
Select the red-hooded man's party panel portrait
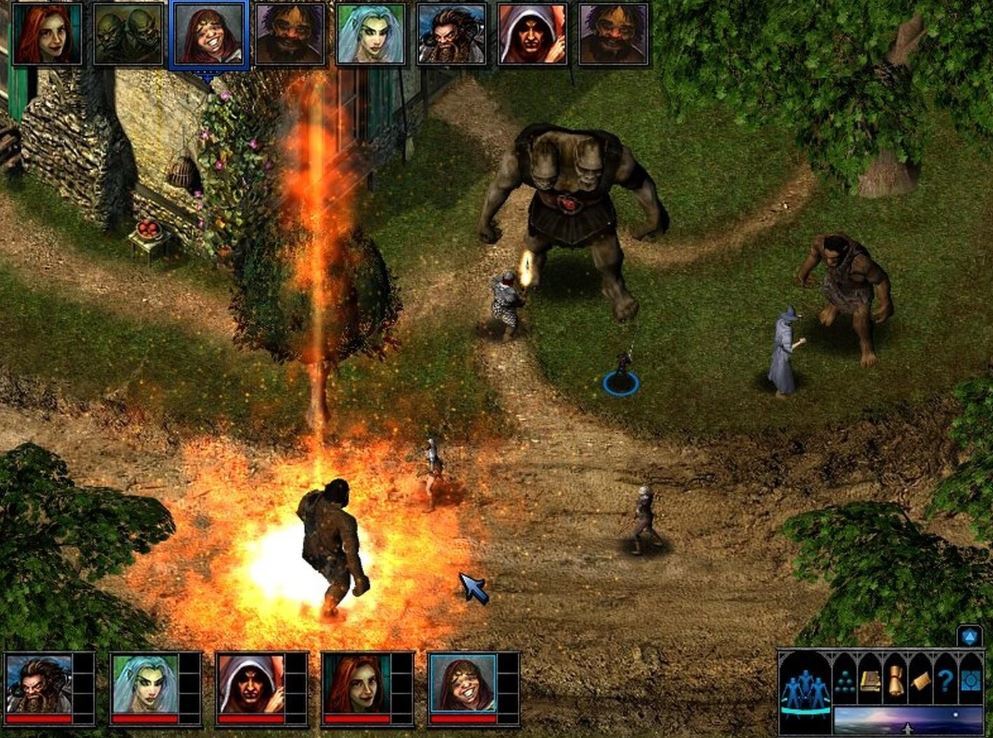(x=251, y=683)
